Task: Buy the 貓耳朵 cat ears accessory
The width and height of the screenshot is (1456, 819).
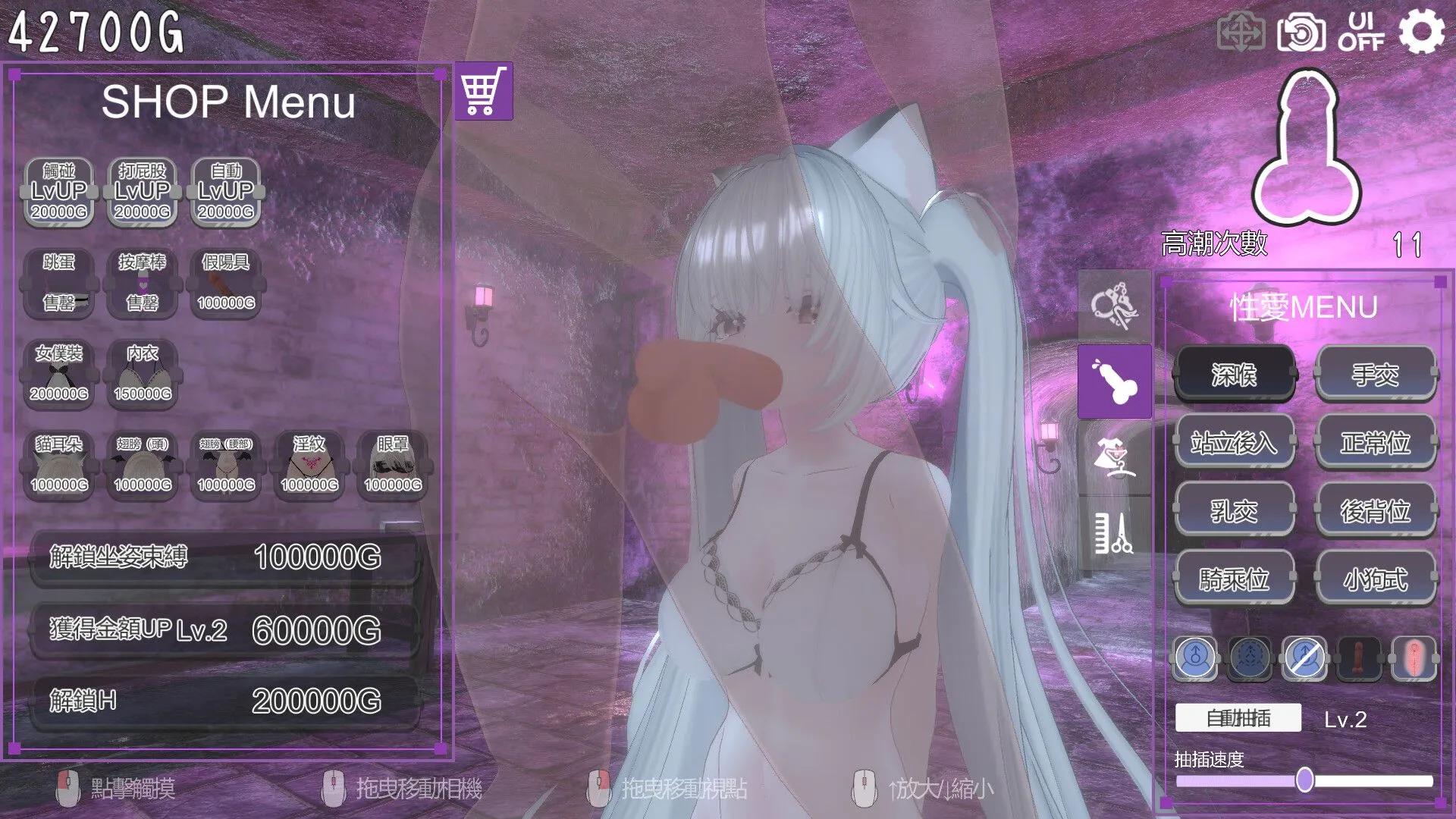Action: coord(59,464)
